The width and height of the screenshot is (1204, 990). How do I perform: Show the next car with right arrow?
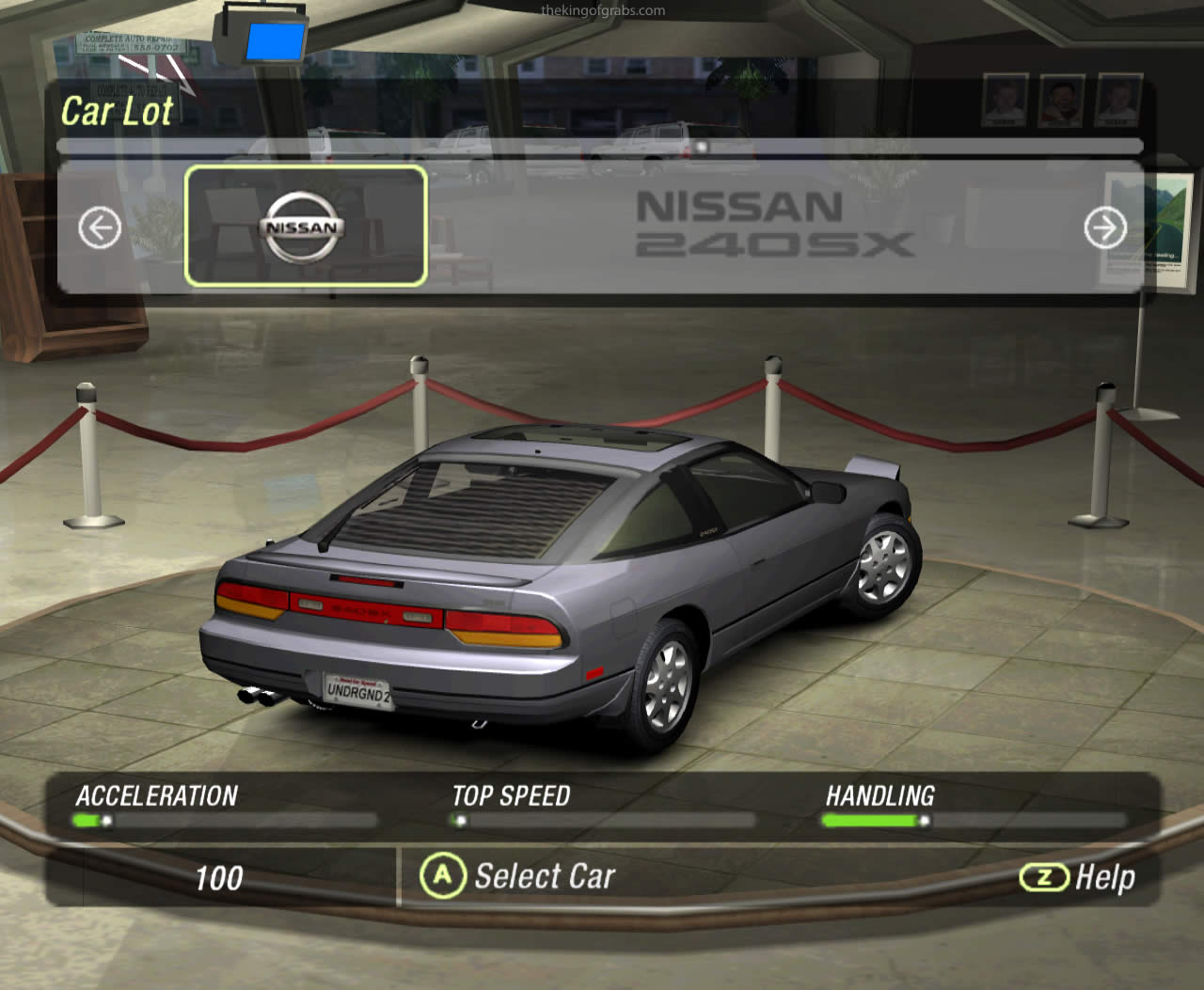click(1104, 228)
